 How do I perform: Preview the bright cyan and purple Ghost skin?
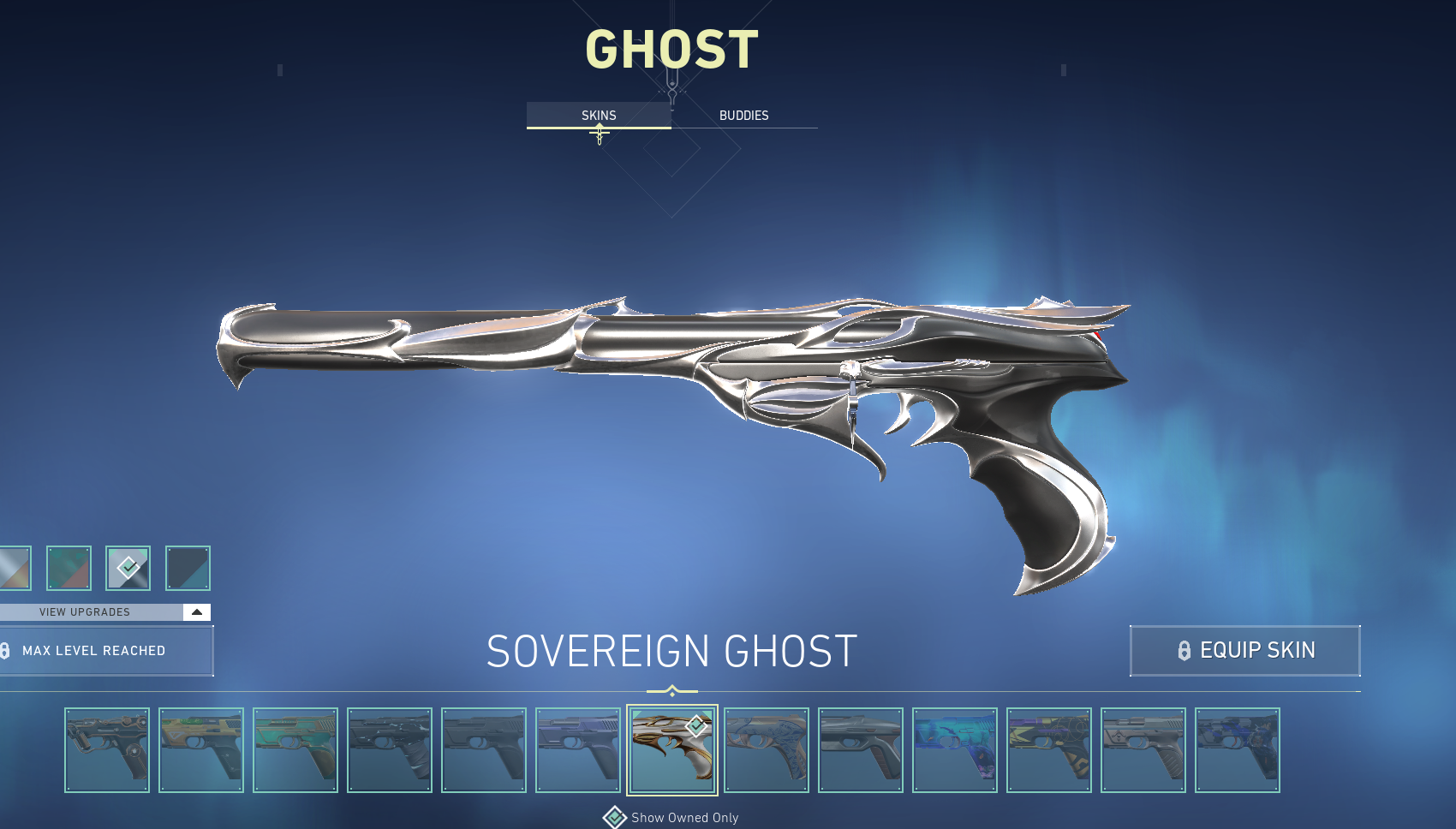(955, 750)
